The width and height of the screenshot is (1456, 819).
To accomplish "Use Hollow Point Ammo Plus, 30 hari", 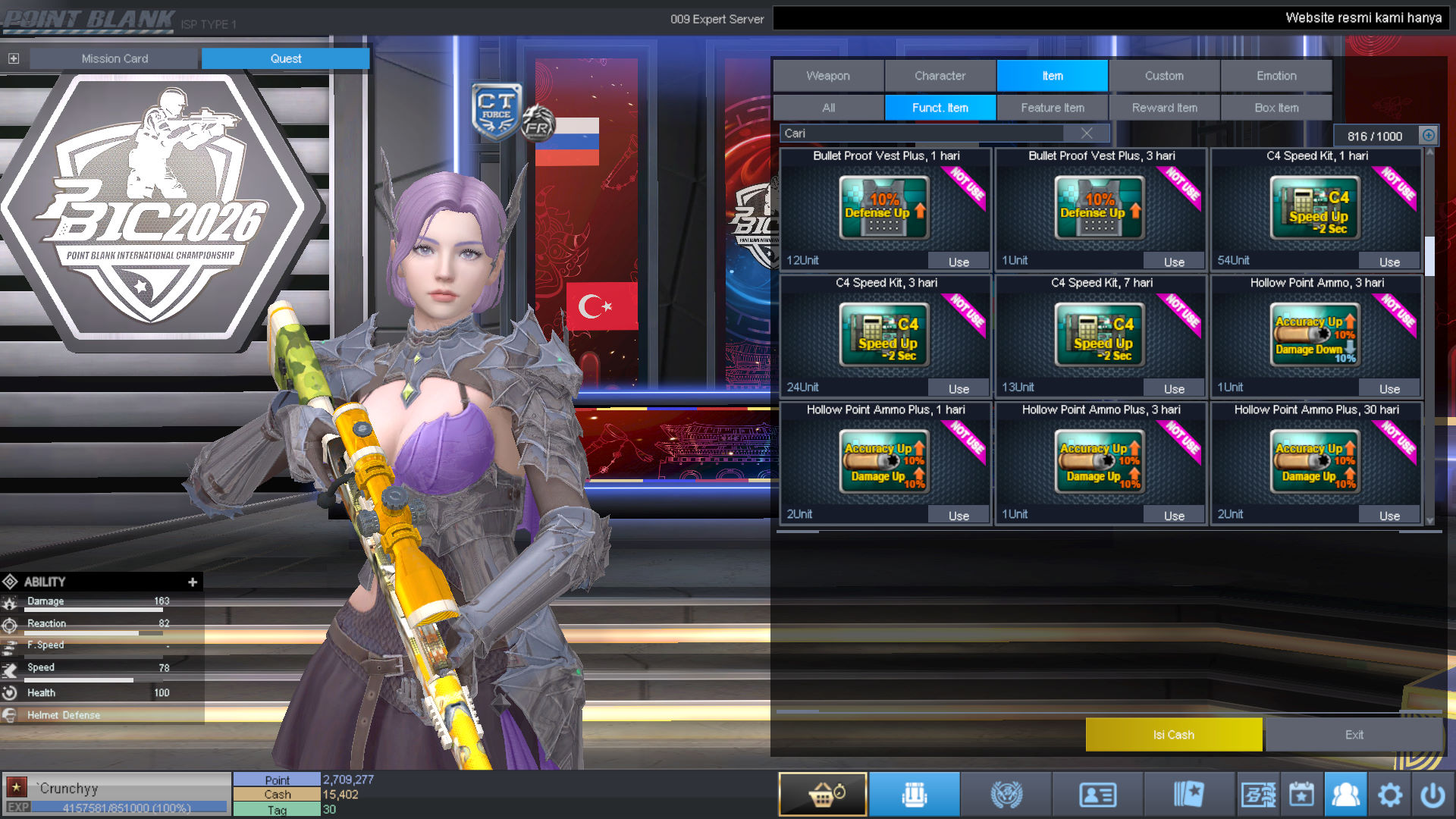I will coord(1389,516).
